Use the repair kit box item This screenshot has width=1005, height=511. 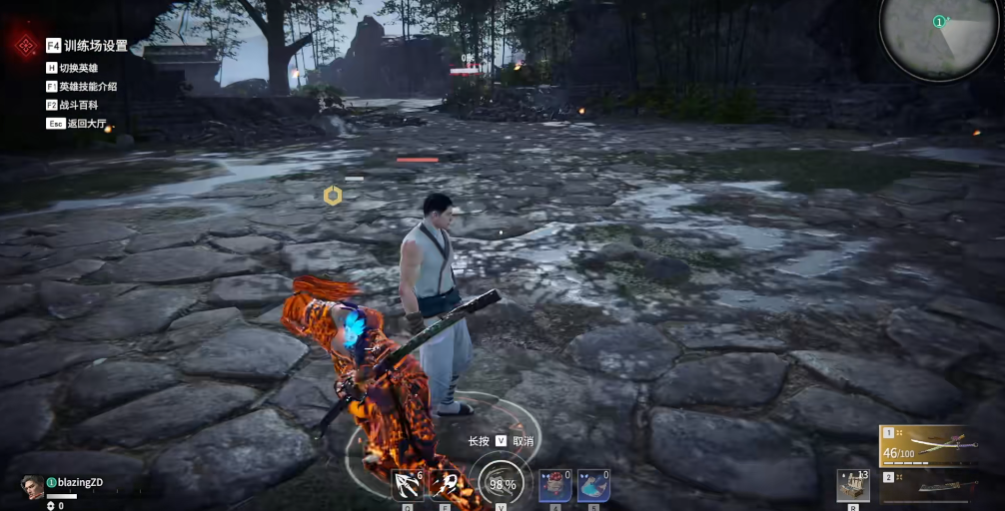pyautogui.click(x=853, y=485)
